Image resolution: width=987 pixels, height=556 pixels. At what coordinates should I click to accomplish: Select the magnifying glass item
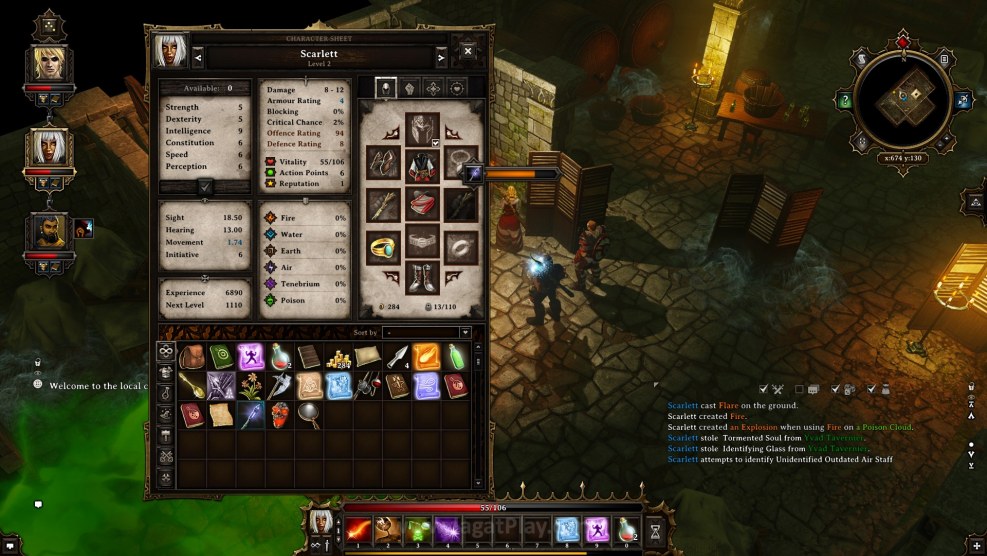(309, 415)
